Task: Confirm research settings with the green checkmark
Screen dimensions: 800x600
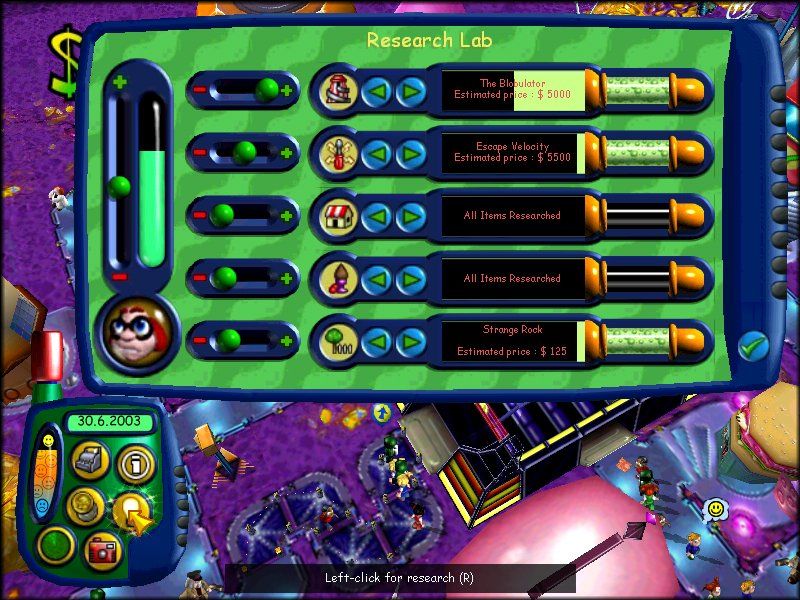Action: pyautogui.click(x=753, y=347)
